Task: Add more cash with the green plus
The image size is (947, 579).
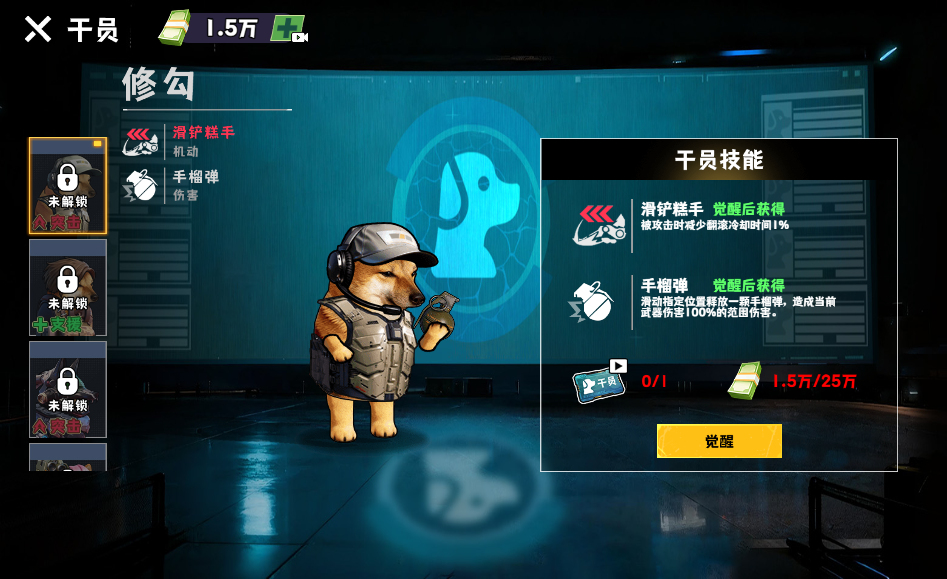Action: [287, 29]
